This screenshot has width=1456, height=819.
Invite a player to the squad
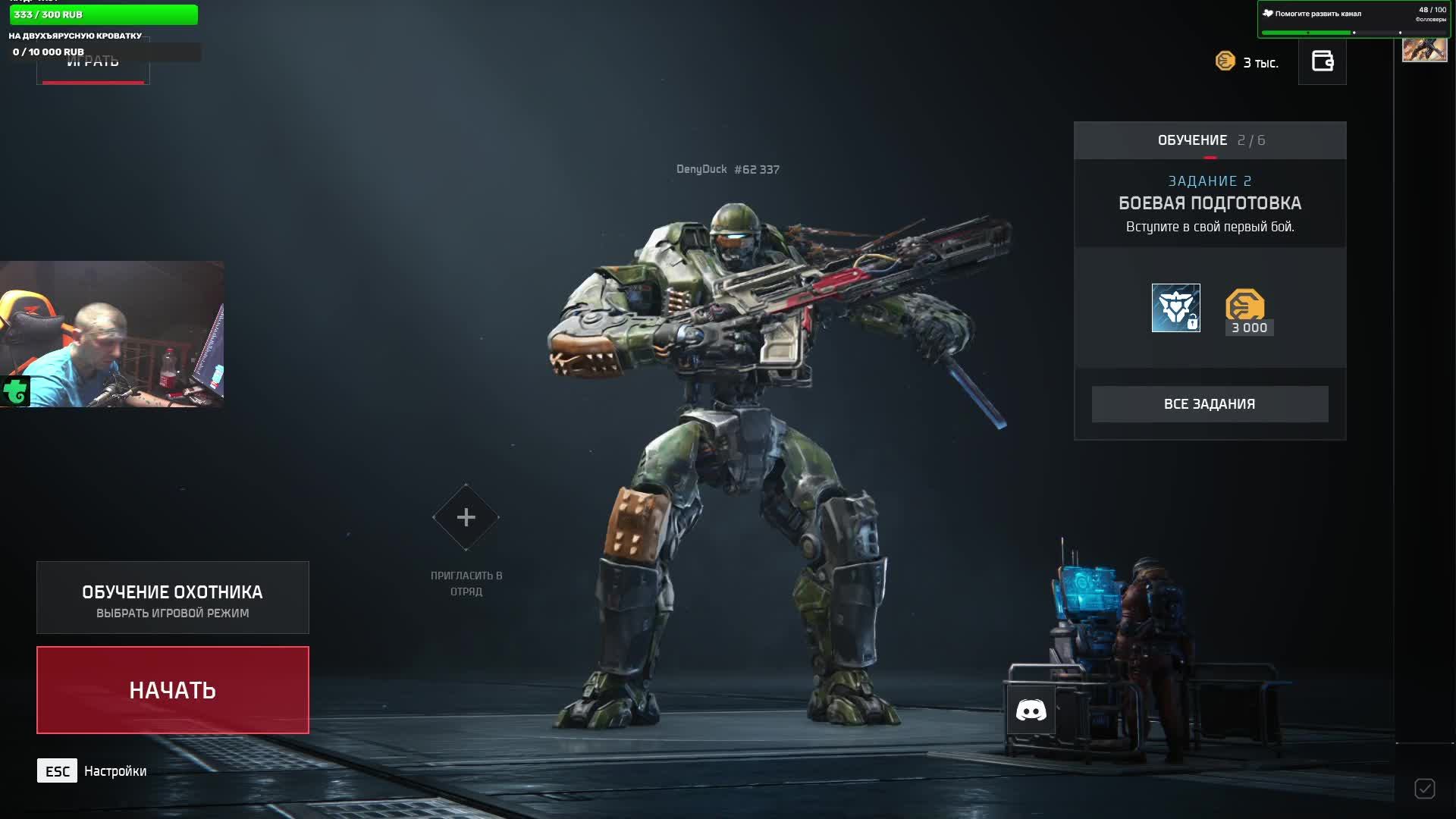click(466, 518)
